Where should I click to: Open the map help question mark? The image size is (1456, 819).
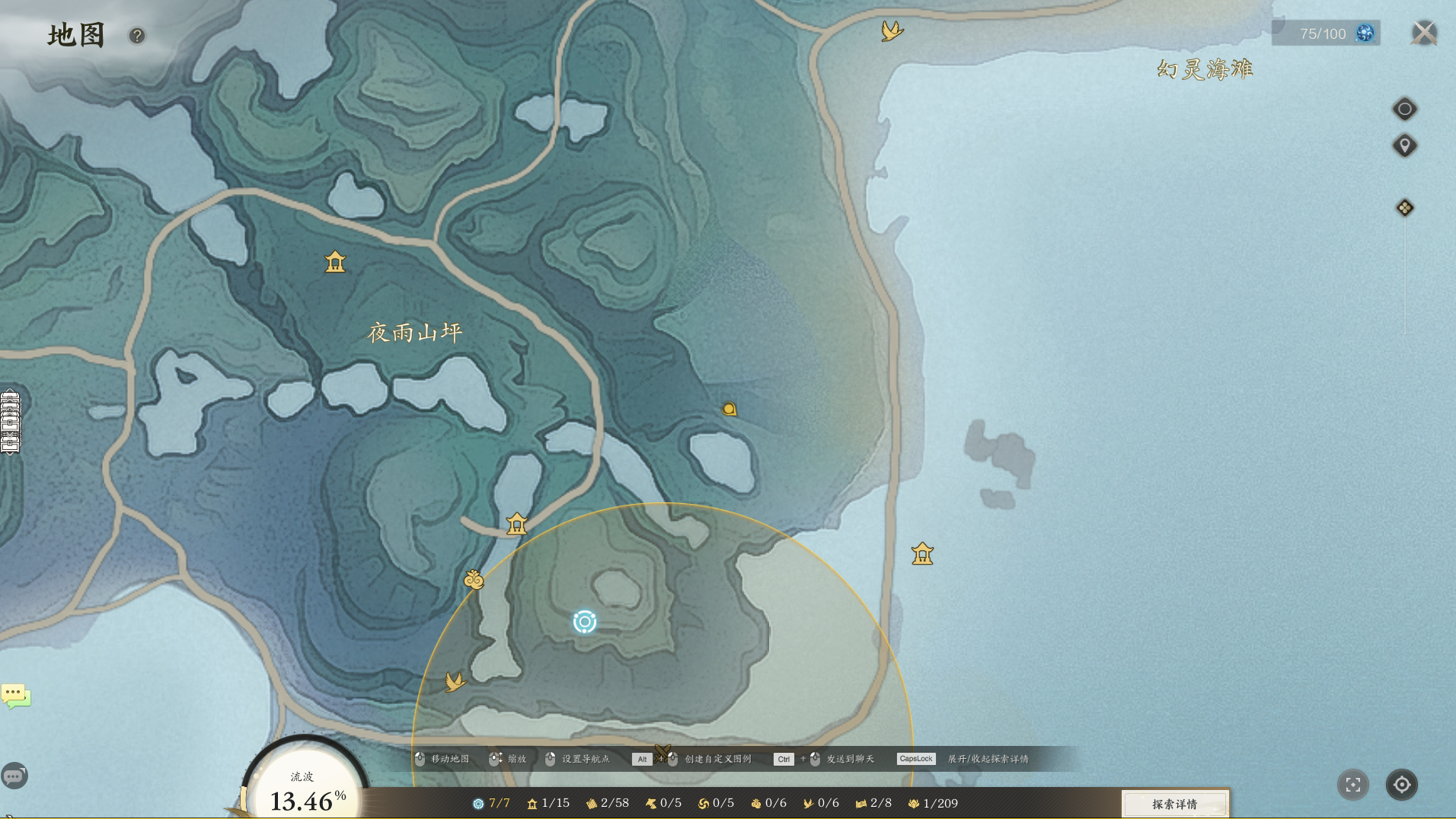(x=137, y=36)
